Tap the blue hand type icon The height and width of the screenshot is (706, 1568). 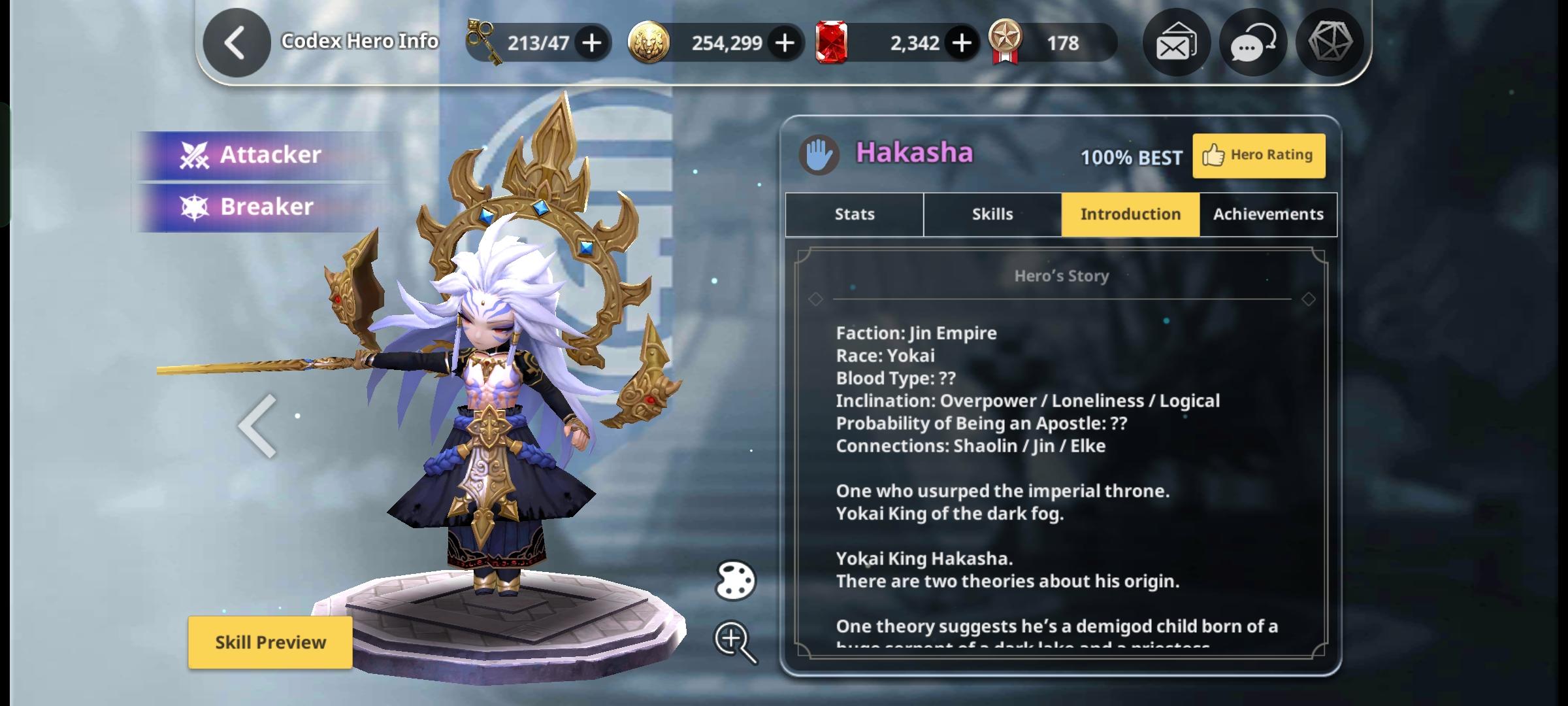click(819, 155)
